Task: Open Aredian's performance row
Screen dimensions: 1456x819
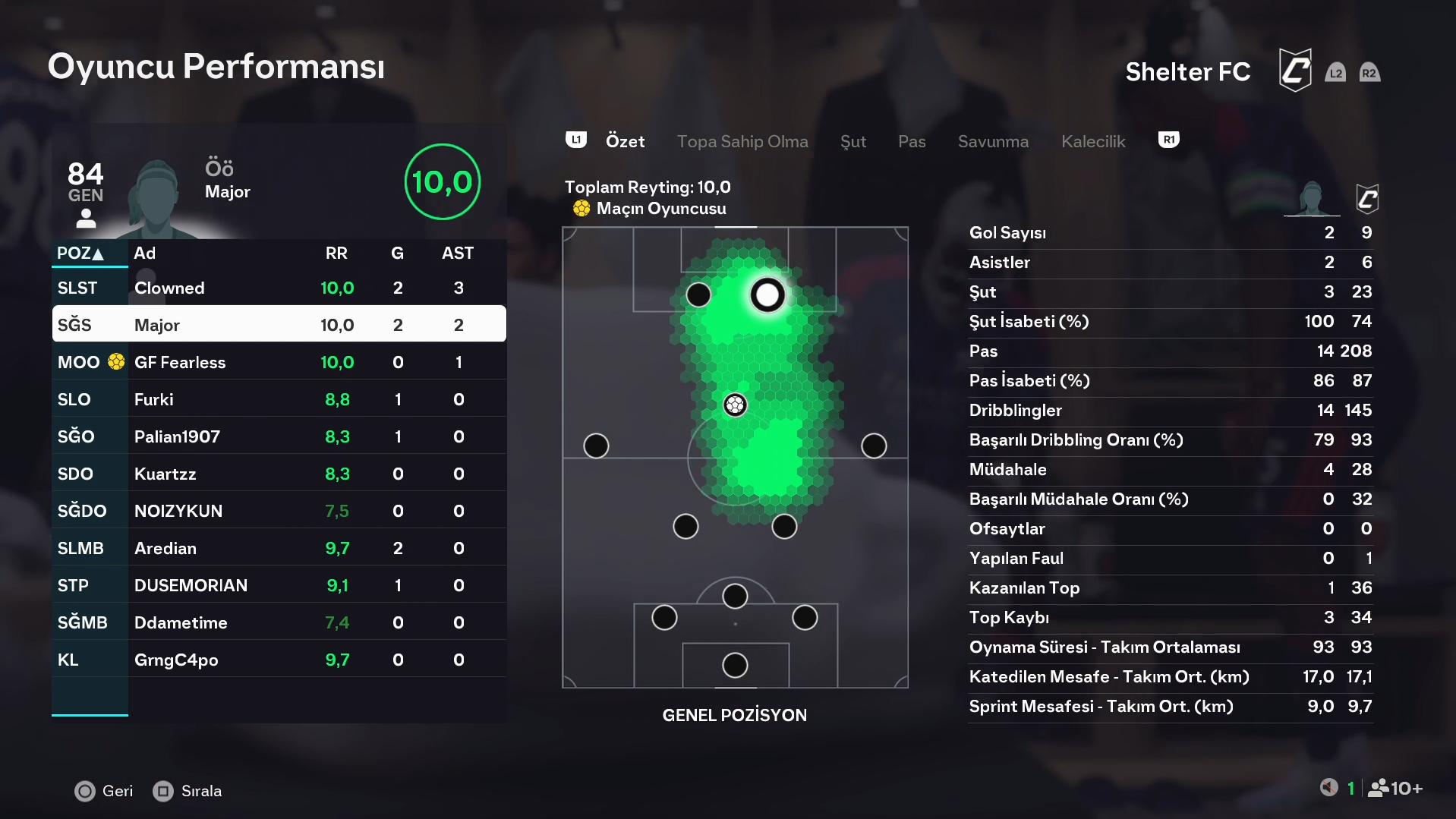Action: coord(279,548)
